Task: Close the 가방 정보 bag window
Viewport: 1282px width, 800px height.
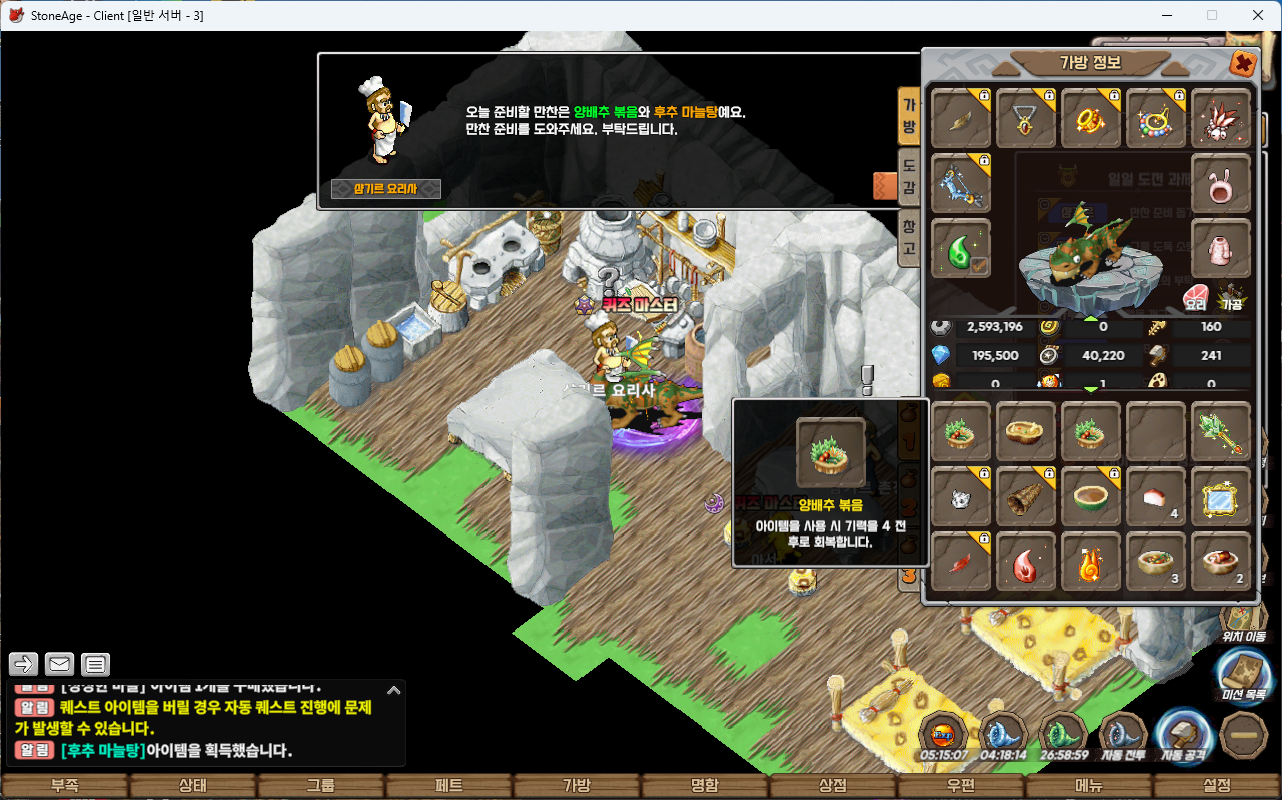Action: 1242,64
